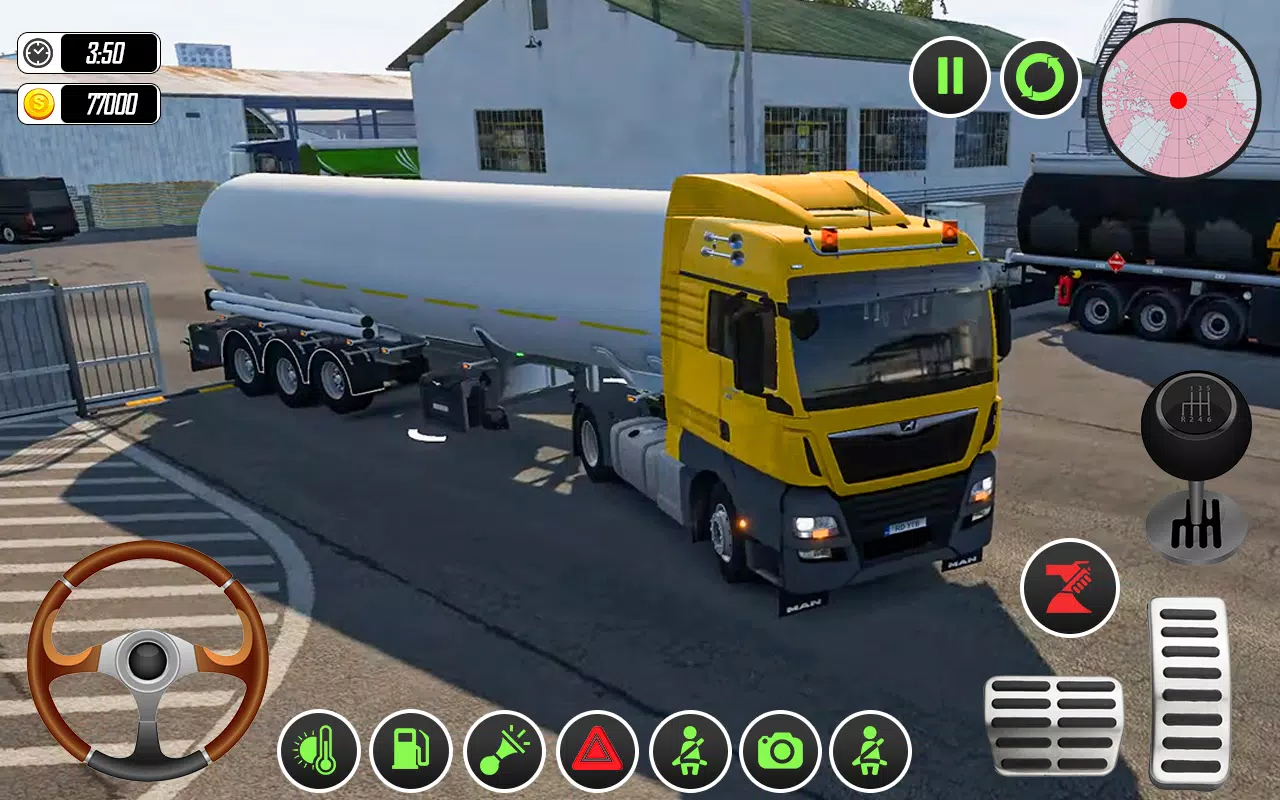Click the steering wheel control
The width and height of the screenshot is (1280, 800).
pyautogui.click(x=148, y=660)
